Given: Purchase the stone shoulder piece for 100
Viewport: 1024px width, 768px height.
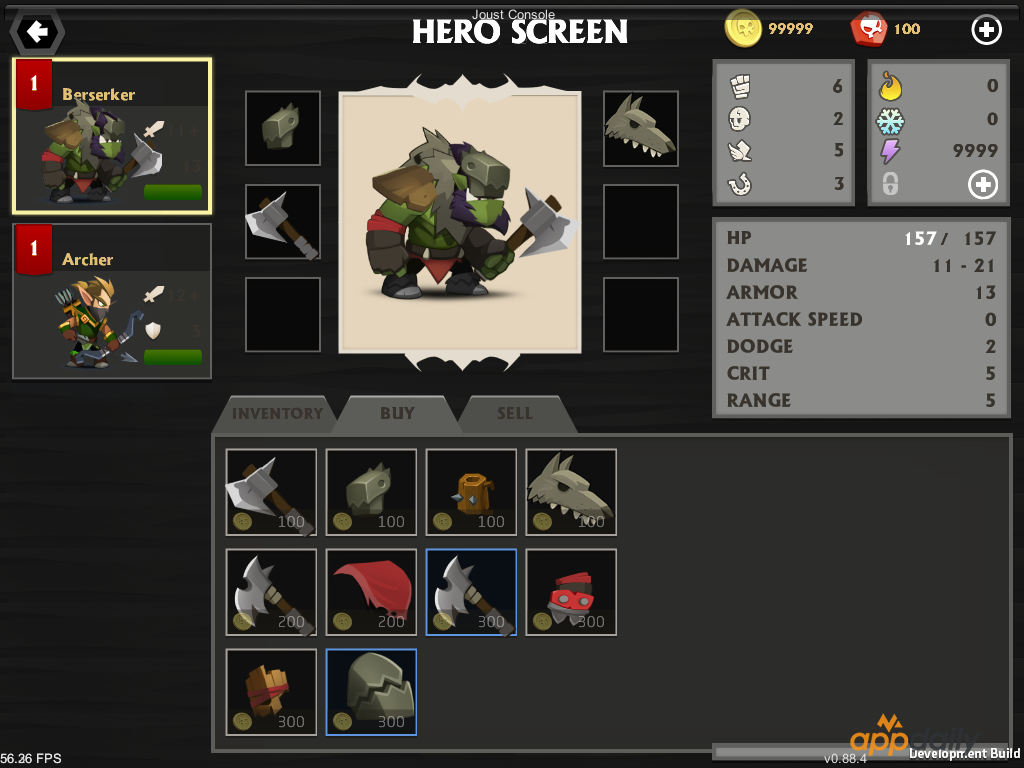Looking at the screenshot, I should click(x=371, y=492).
